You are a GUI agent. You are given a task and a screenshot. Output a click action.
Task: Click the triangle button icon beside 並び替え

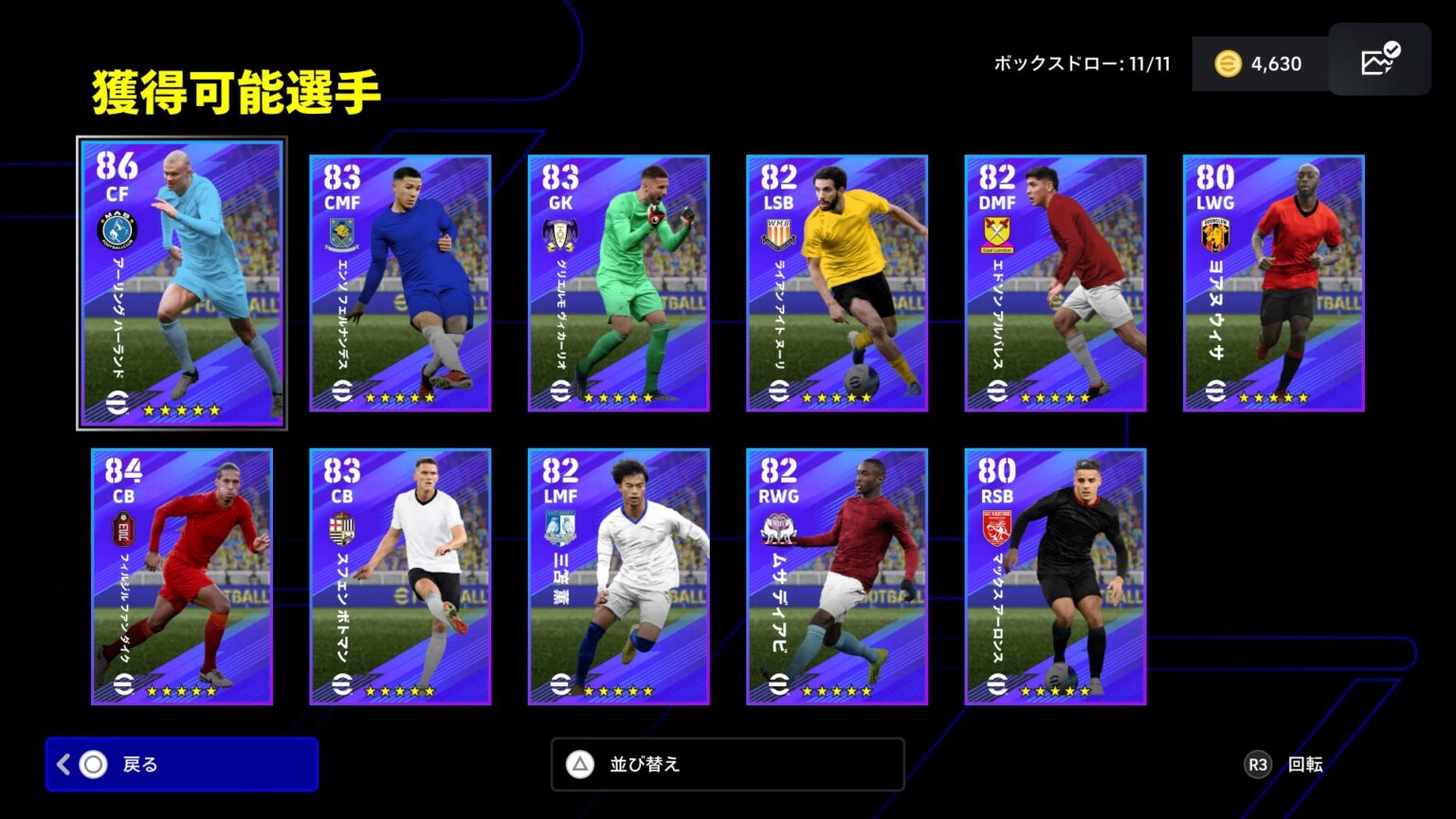pyautogui.click(x=579, y=763)
